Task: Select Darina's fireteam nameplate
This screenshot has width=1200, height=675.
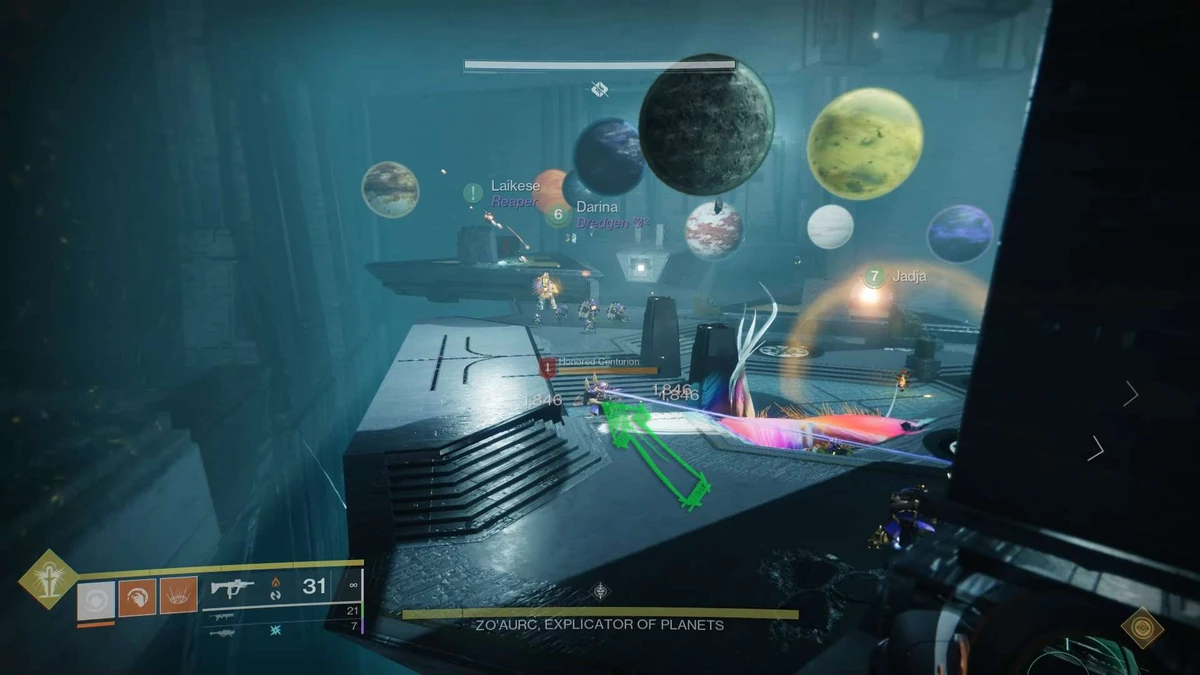Action: click(597, 207)
